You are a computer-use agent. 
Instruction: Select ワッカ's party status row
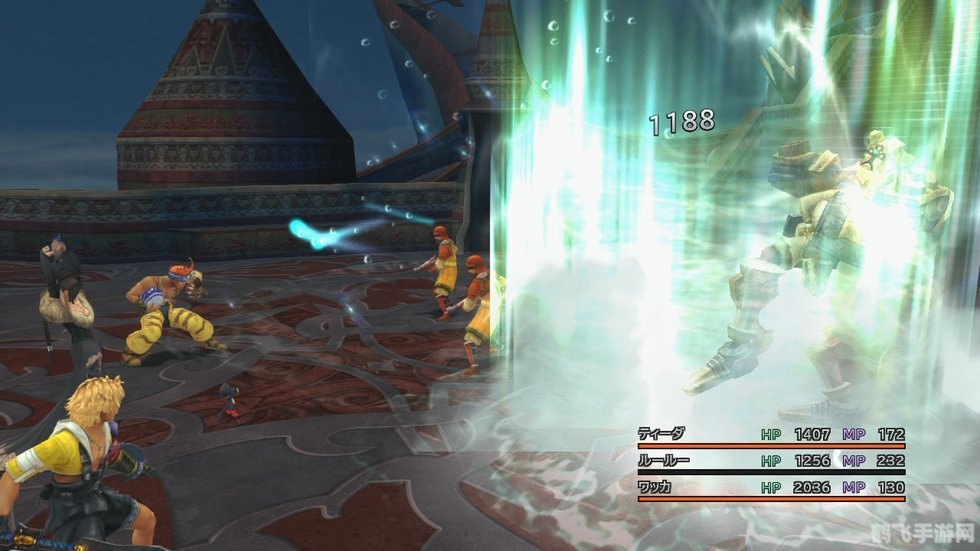[770, 488]
